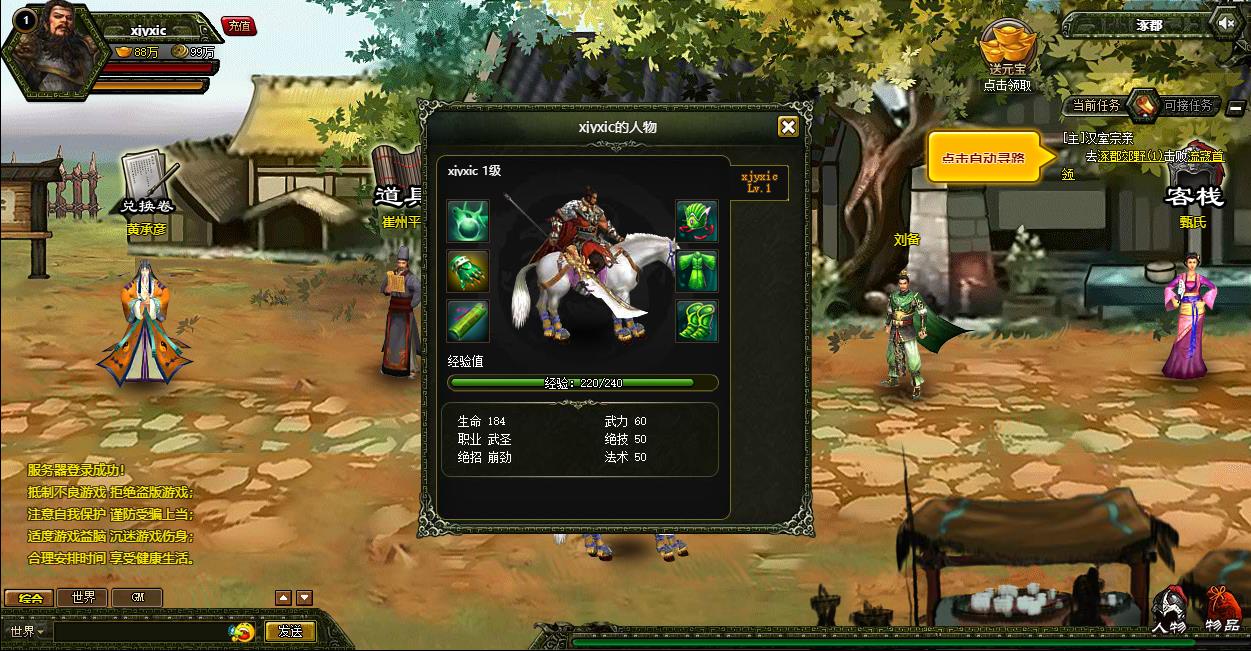Select the green ring equipment slot

(x=467, y=220)
